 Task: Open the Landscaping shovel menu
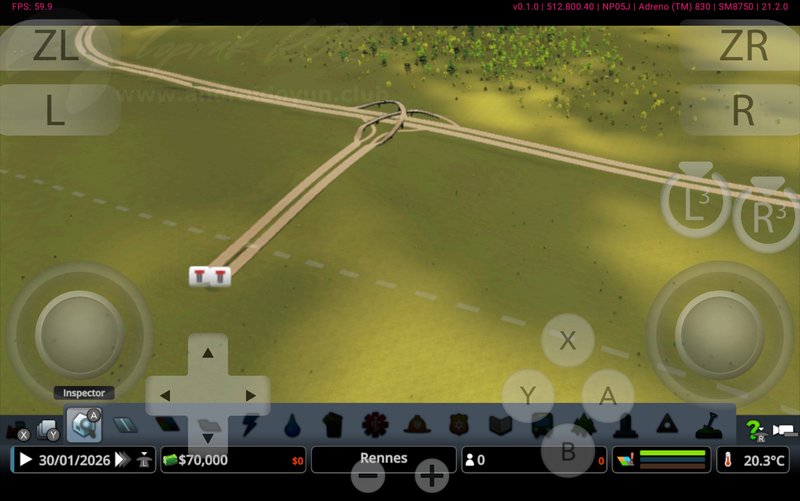[708, 427]
